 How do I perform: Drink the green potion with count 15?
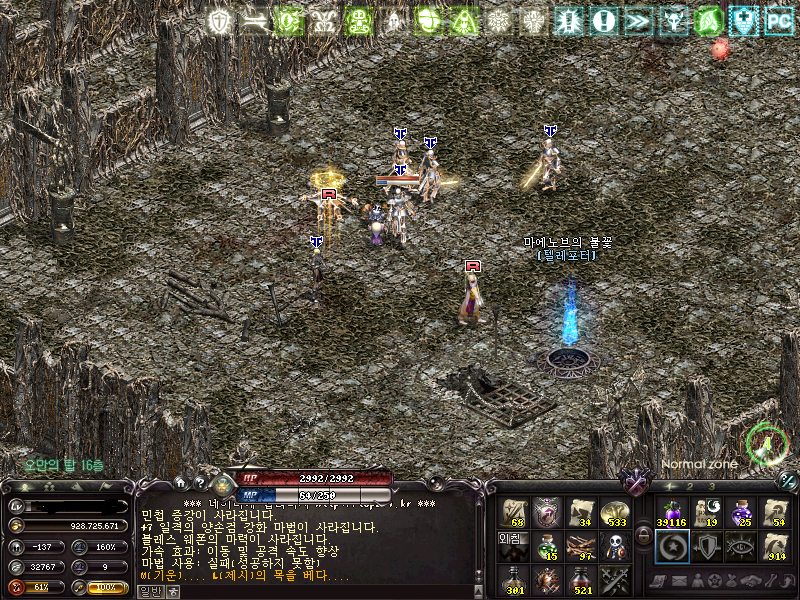point(547,545)
